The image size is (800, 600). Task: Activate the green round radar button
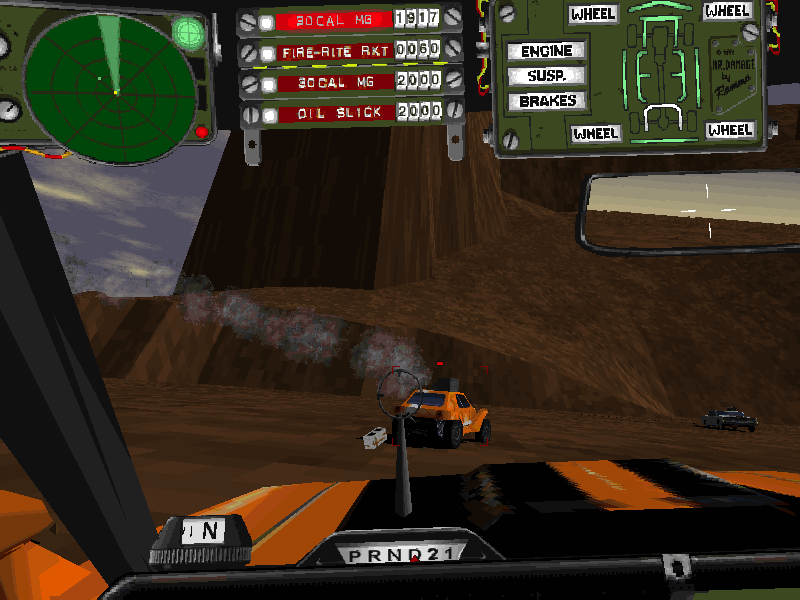coord(188,33)
